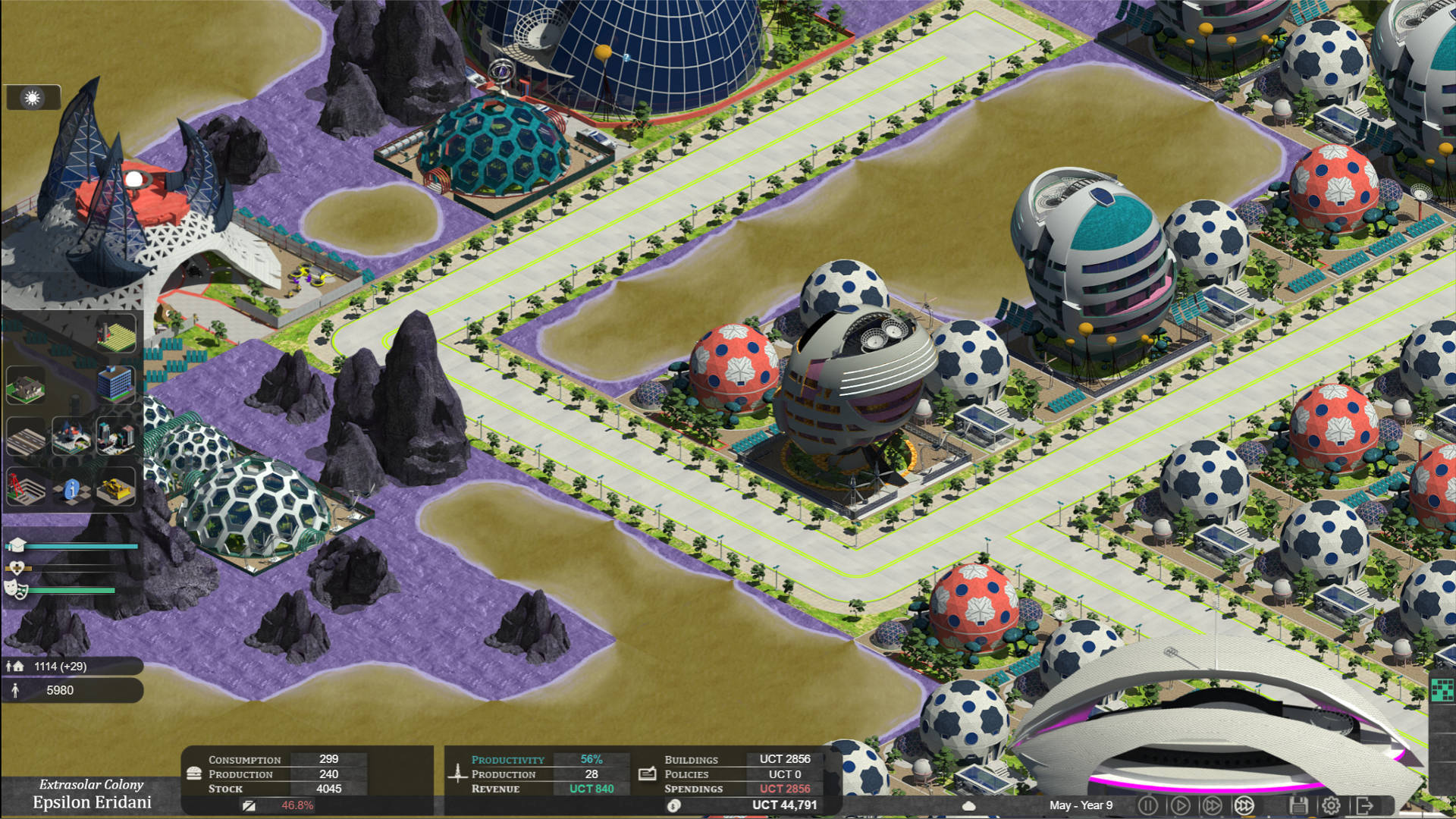Choose the blue office building category
This screenshot has height=819, width=1456.
(115, 382)
